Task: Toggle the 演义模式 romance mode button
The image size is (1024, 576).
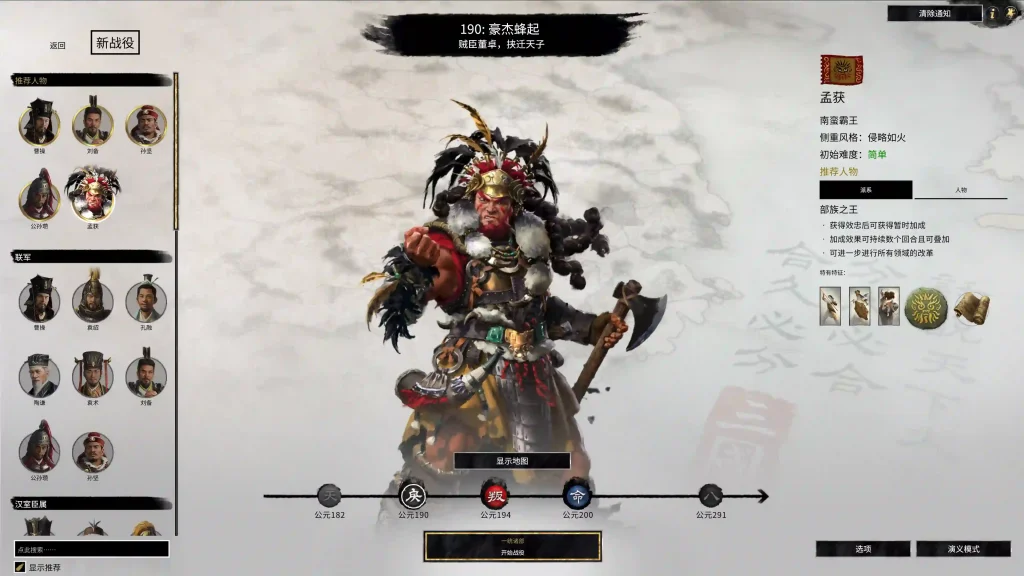Action: pyautogui.click(x=962, y=549)
